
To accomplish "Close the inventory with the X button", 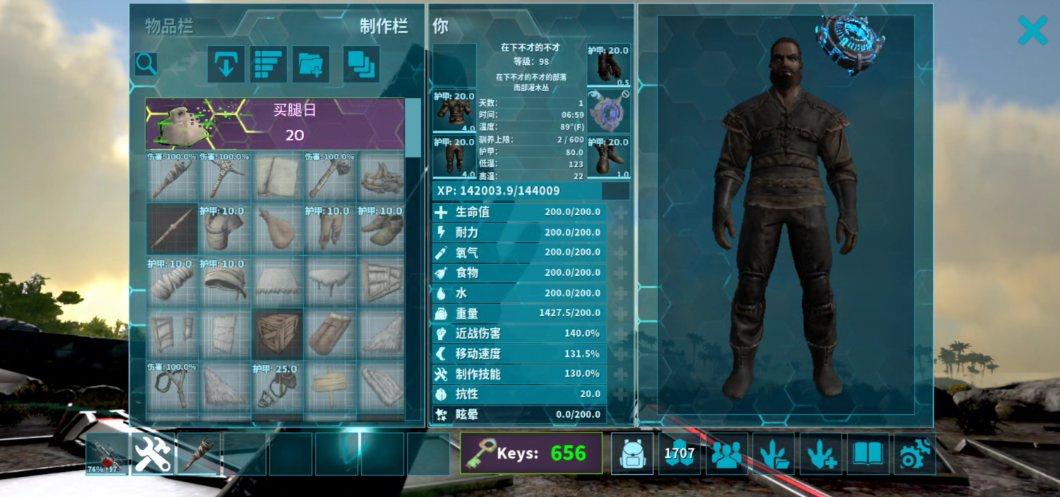I will pyautogui.click(x=1032, y=30).
